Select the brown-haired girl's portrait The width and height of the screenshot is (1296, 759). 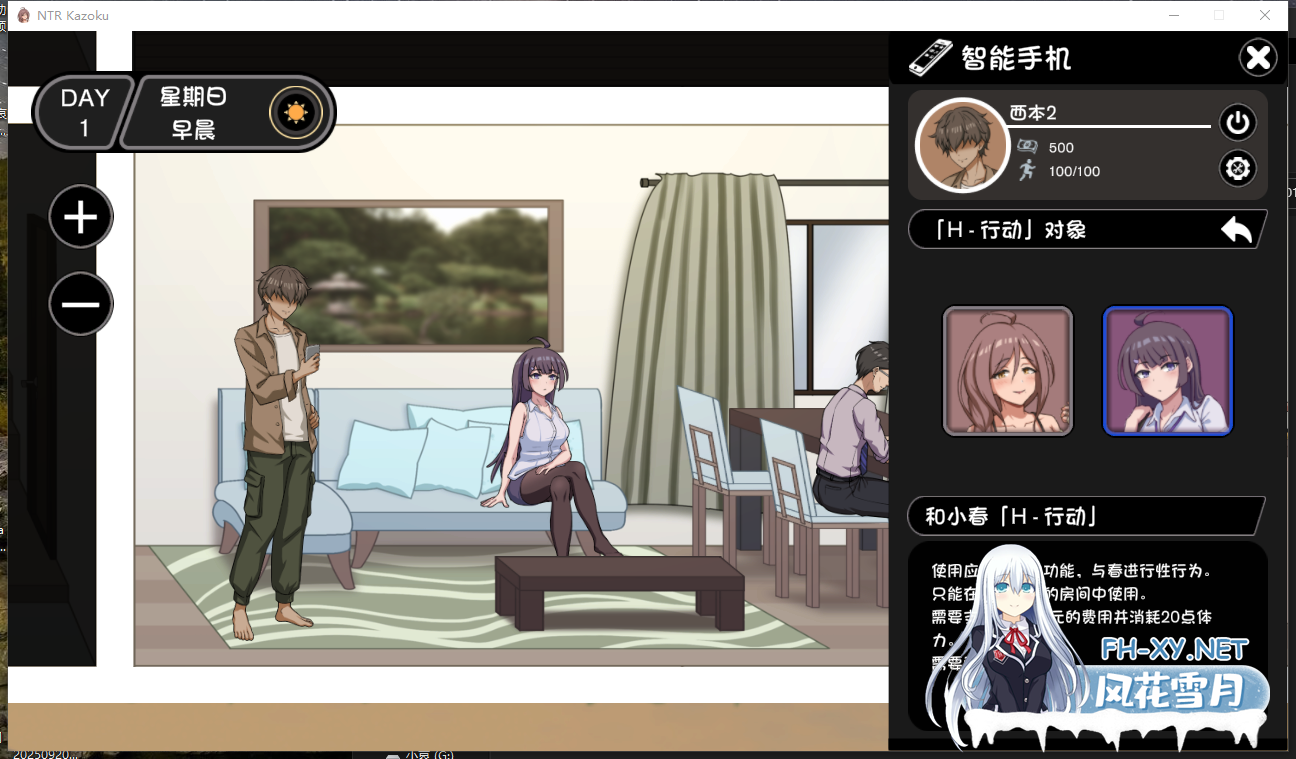pyautogui.click(x=1007, y=370)
